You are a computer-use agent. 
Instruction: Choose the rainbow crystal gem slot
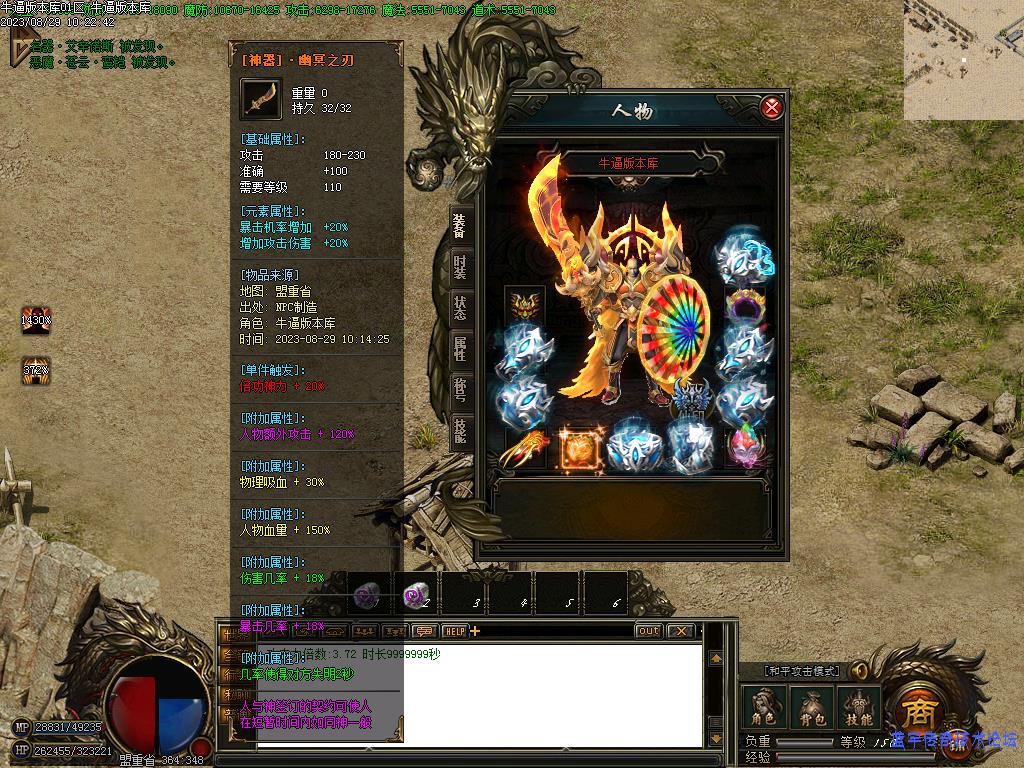click(744, 447)
